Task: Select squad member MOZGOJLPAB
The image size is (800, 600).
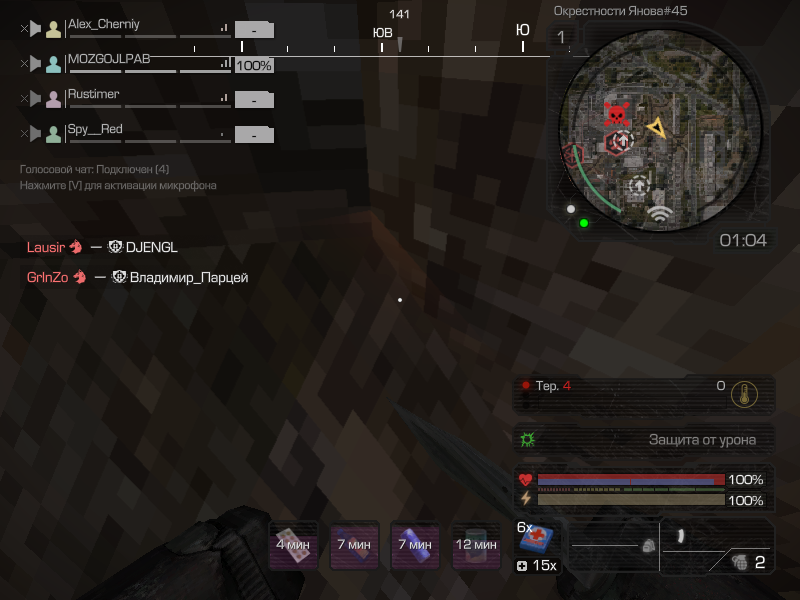Action: coord(108,59)
